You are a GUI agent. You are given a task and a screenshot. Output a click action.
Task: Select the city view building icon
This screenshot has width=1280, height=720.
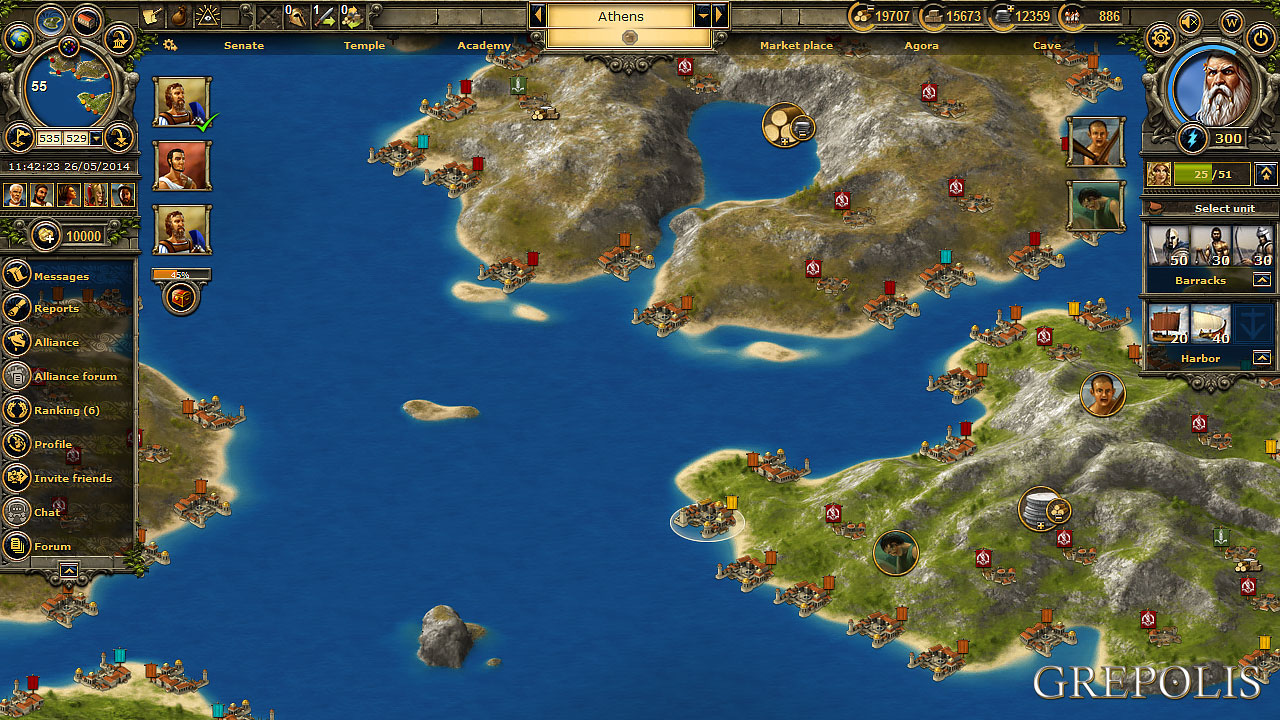click(x=85, y=22)
